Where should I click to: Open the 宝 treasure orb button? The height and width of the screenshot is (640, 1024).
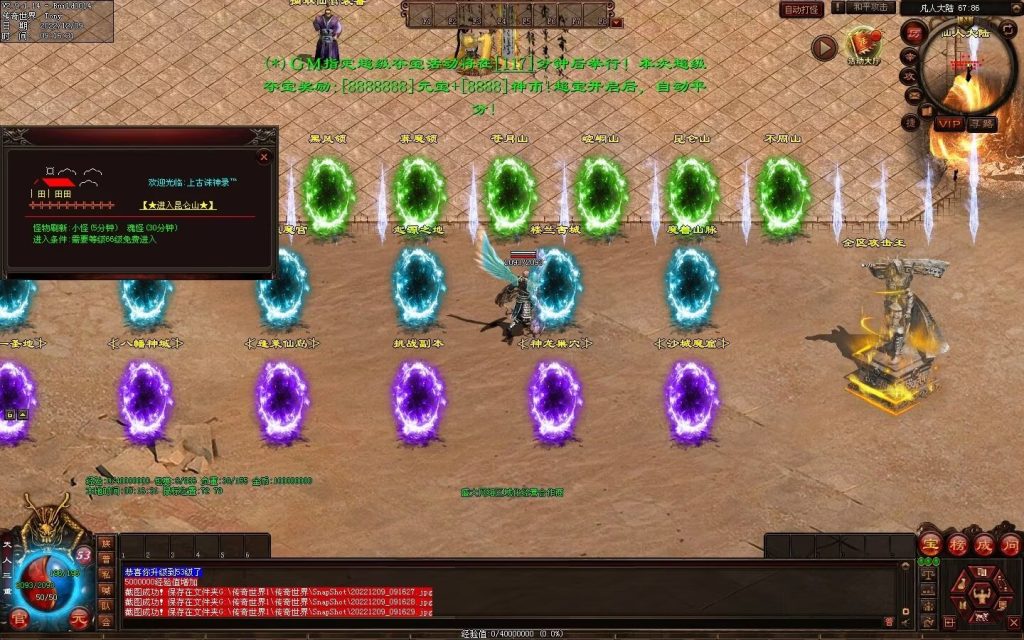point(930,545)
